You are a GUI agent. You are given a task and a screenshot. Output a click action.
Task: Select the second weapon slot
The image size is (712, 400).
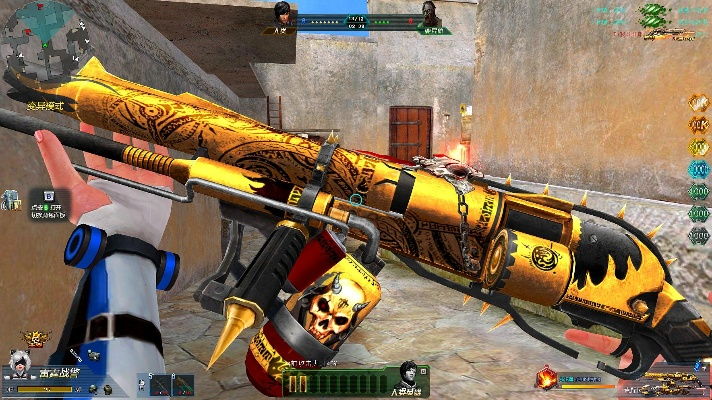[x=182, y=385]
